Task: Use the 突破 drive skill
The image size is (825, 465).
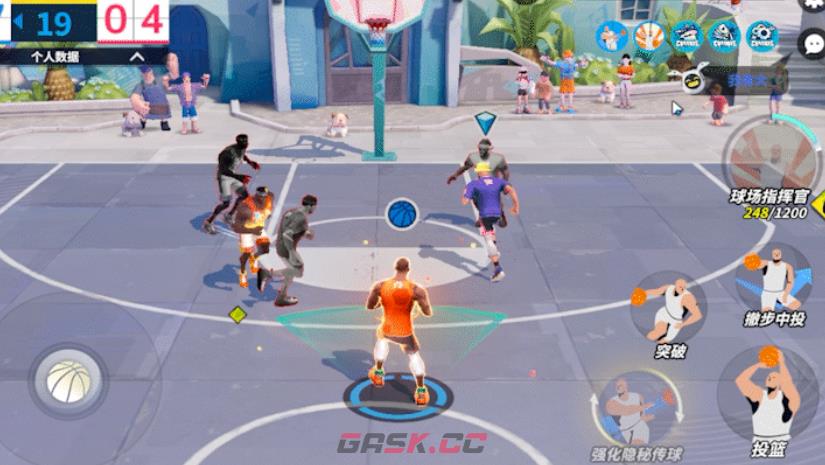Action: pos(669,307)
